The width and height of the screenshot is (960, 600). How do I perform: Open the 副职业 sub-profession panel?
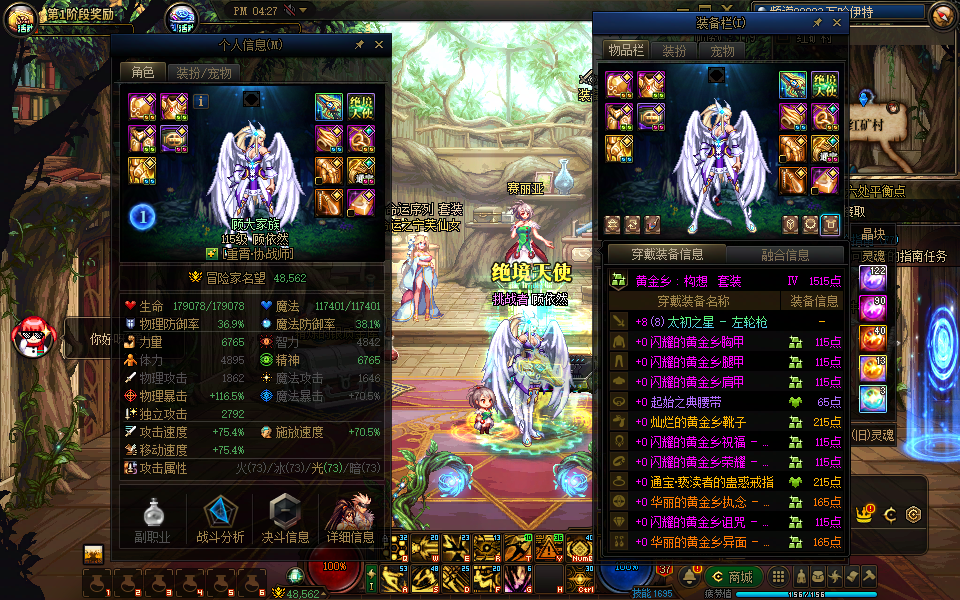click(x=153, y=520)
